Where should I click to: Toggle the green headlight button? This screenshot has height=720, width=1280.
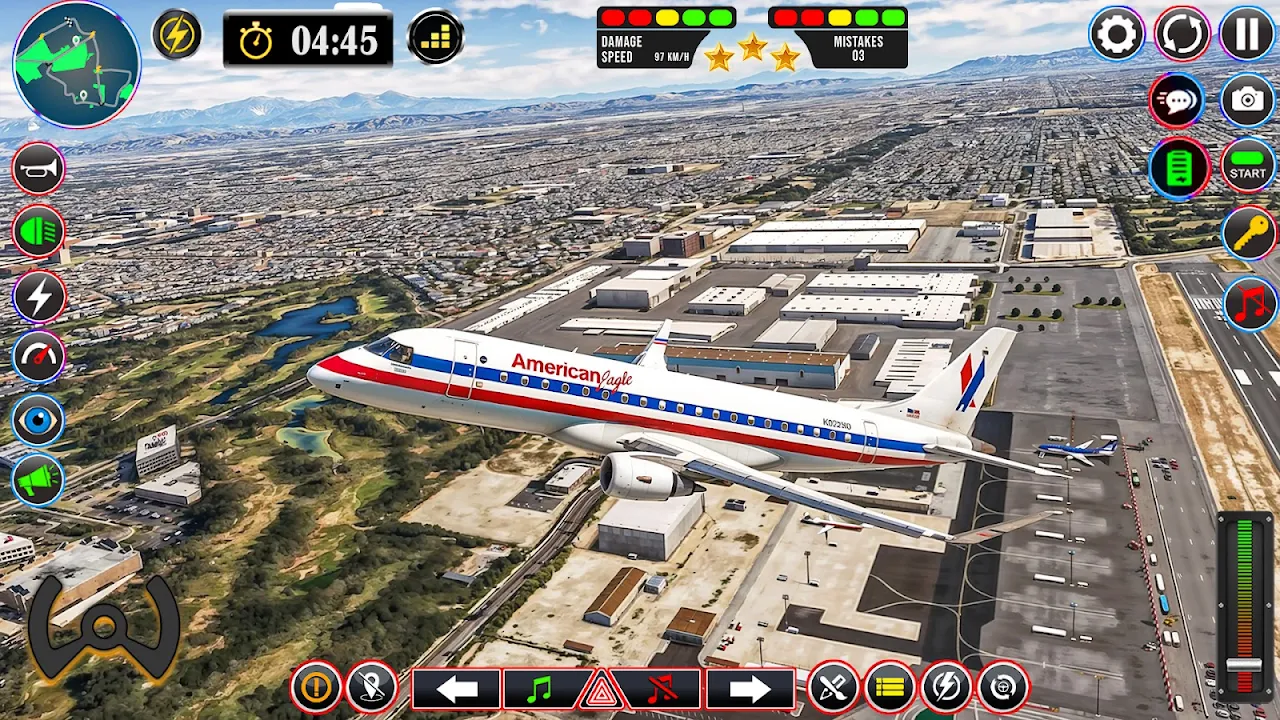point(38,232)
